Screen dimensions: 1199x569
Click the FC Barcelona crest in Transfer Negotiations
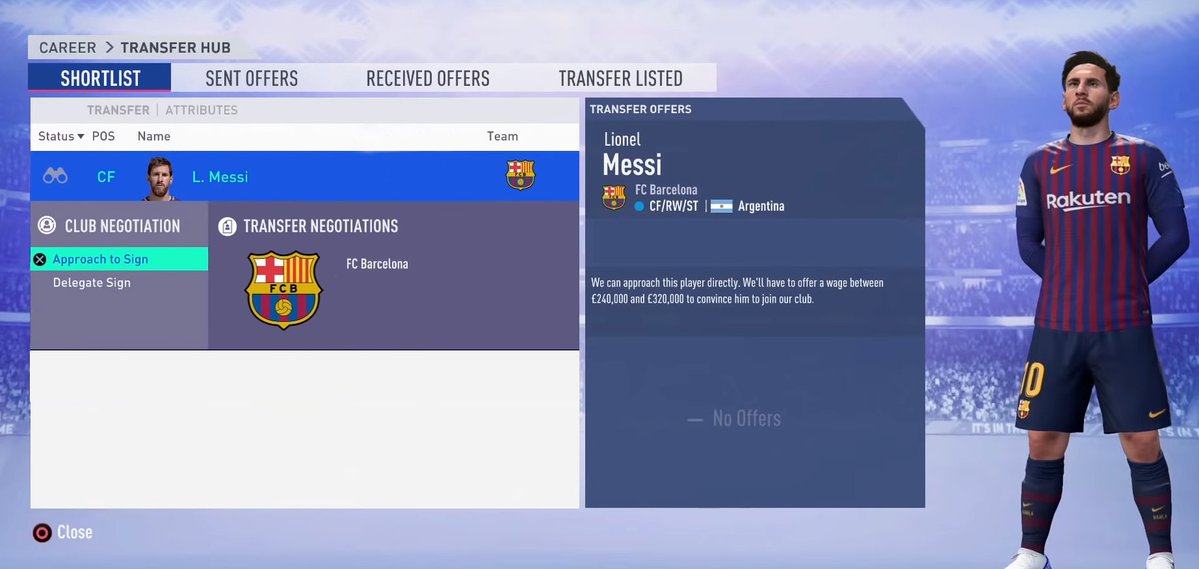[x=284, y=290]
